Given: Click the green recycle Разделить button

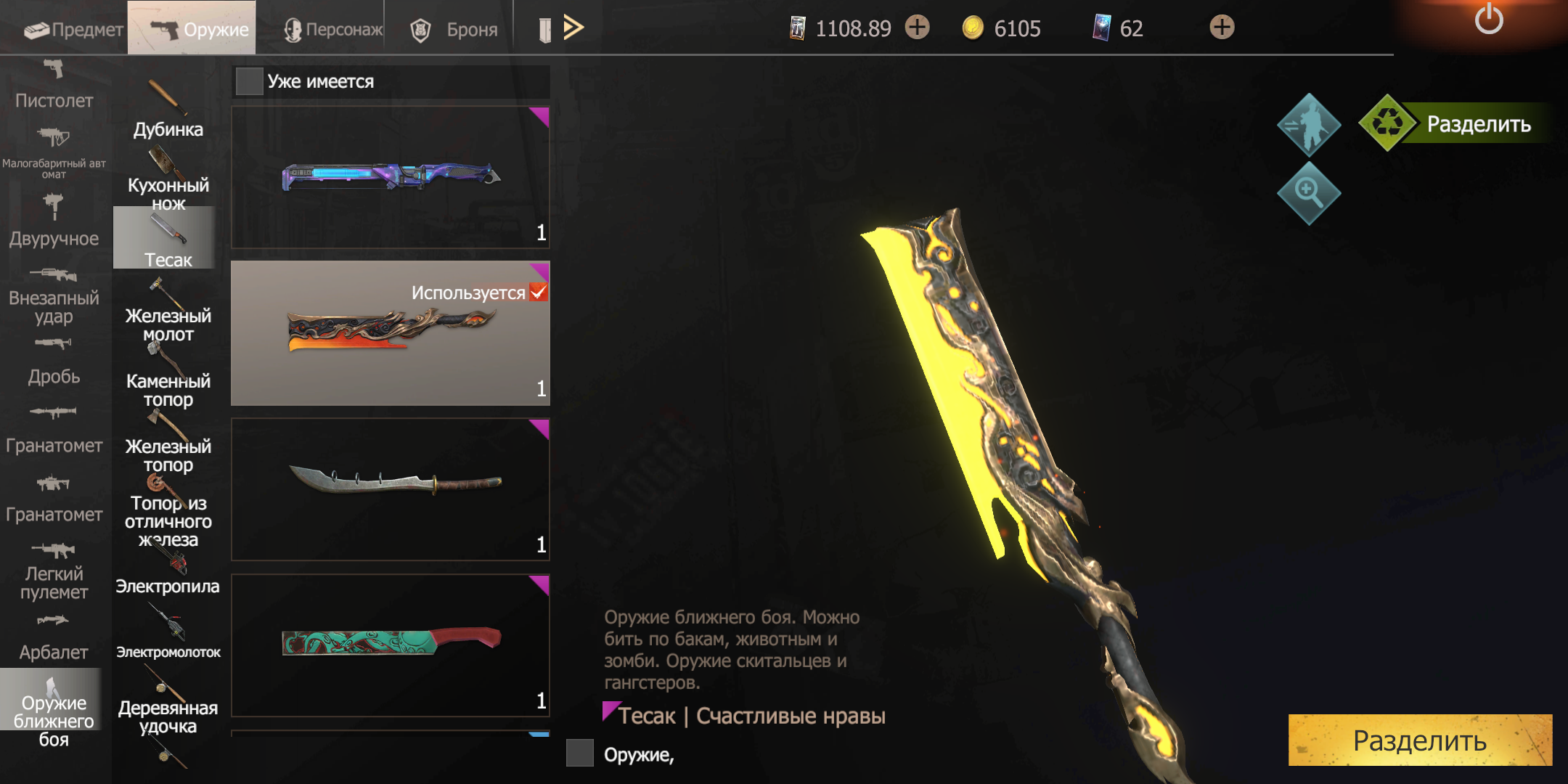Looking at the screenshot, I should point(1459,124).
